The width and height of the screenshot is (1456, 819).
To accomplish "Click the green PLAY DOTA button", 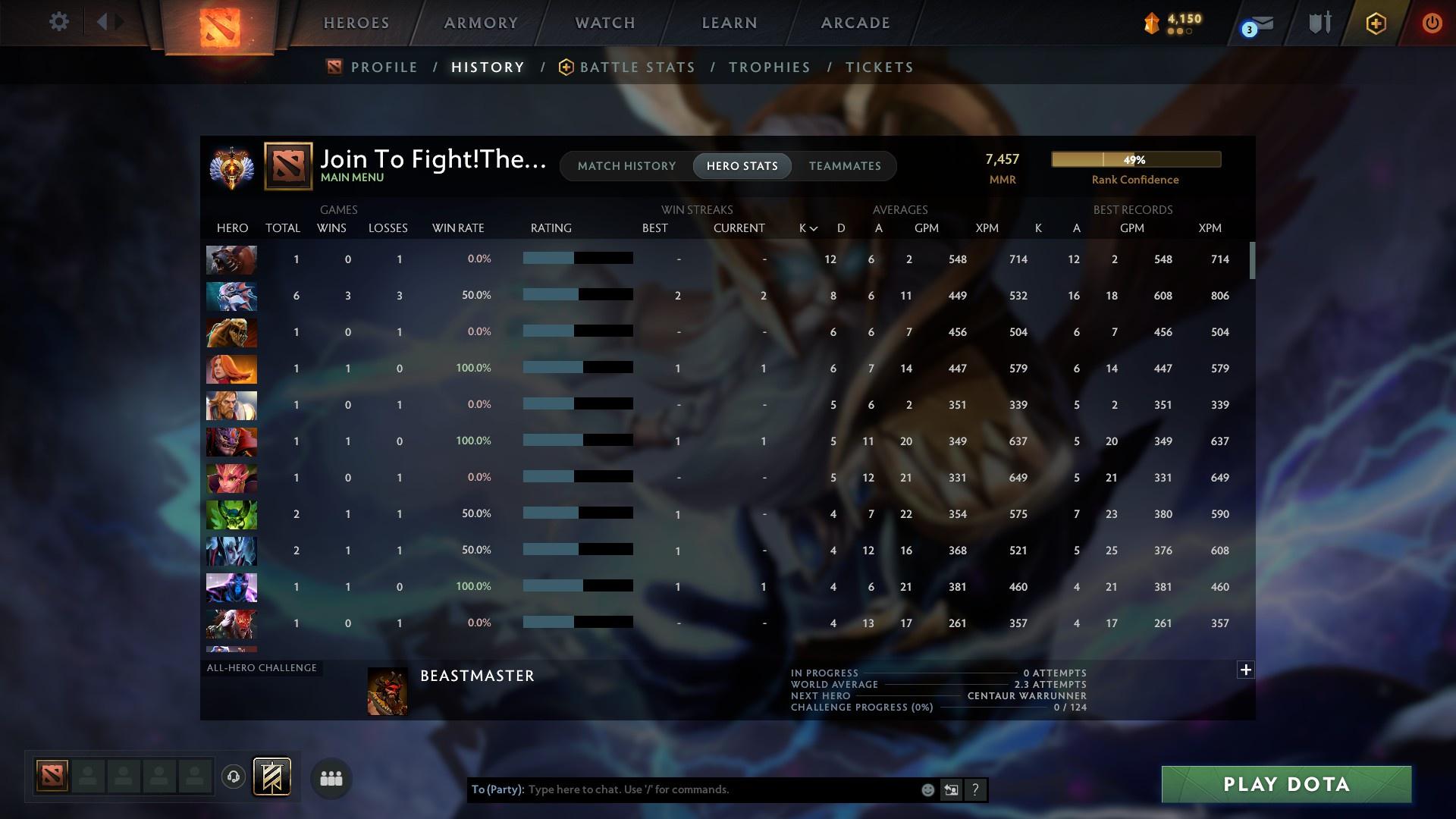I will [x=1285, y=785].
